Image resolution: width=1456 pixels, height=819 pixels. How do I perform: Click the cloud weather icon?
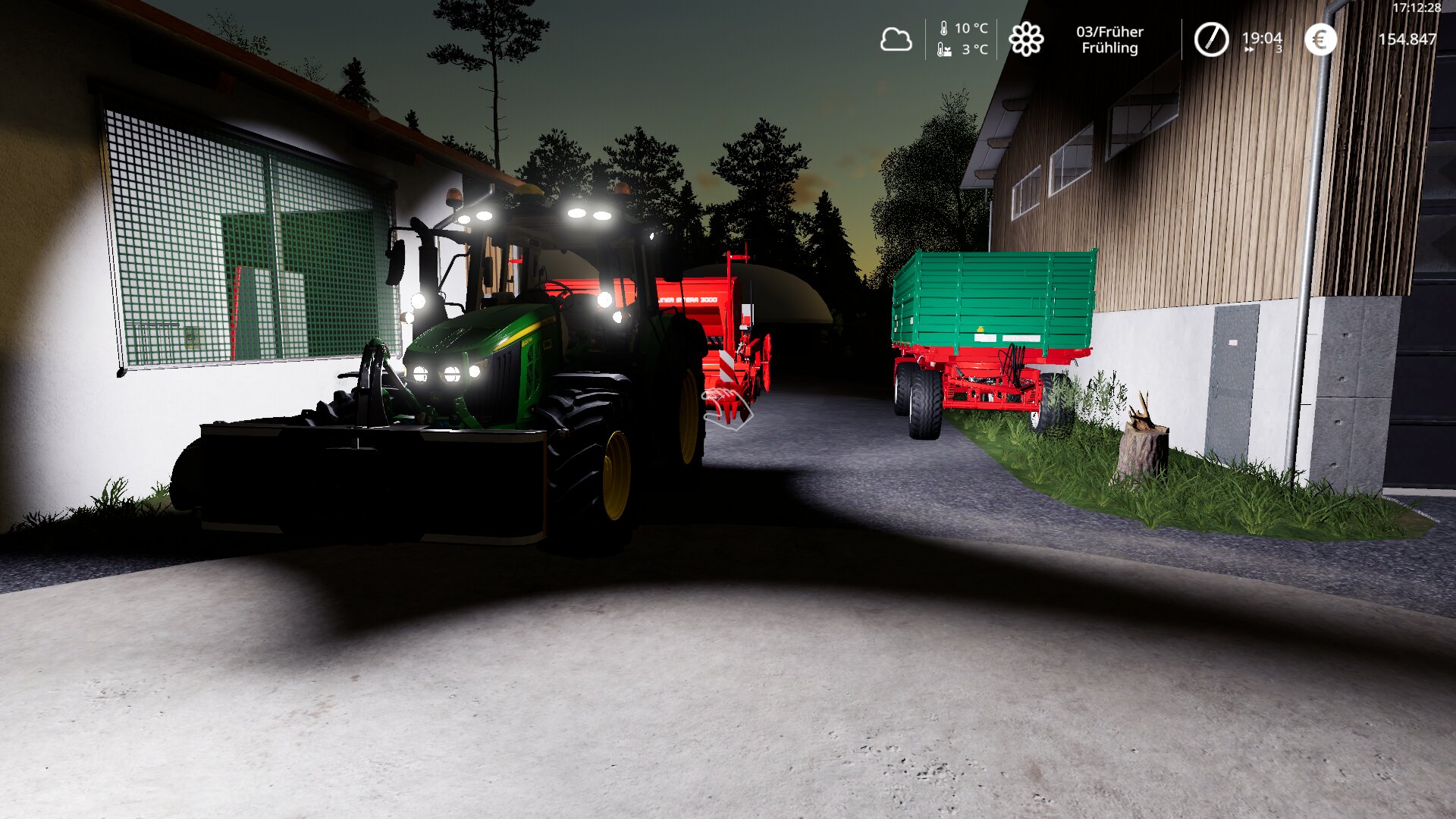896,39
